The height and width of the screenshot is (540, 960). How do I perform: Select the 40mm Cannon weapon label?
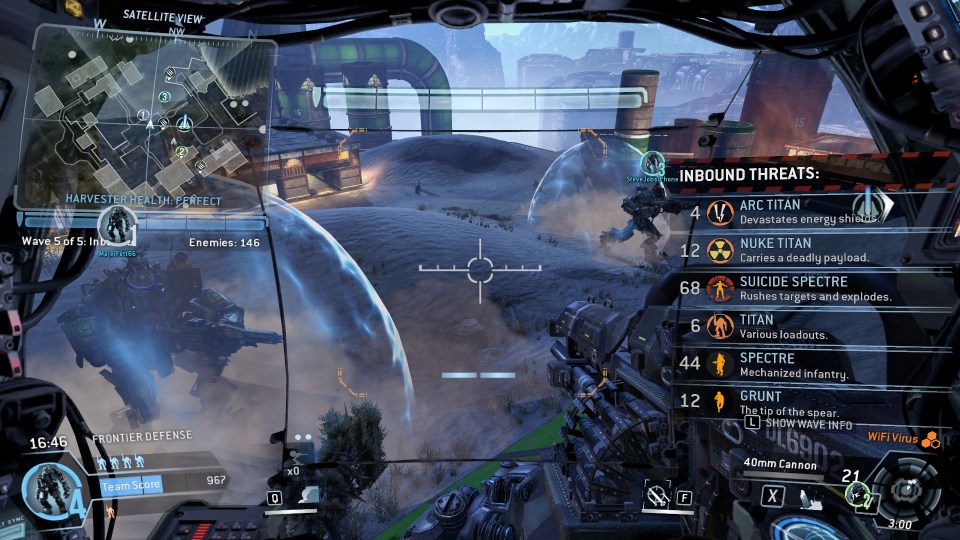click(780, 464)
